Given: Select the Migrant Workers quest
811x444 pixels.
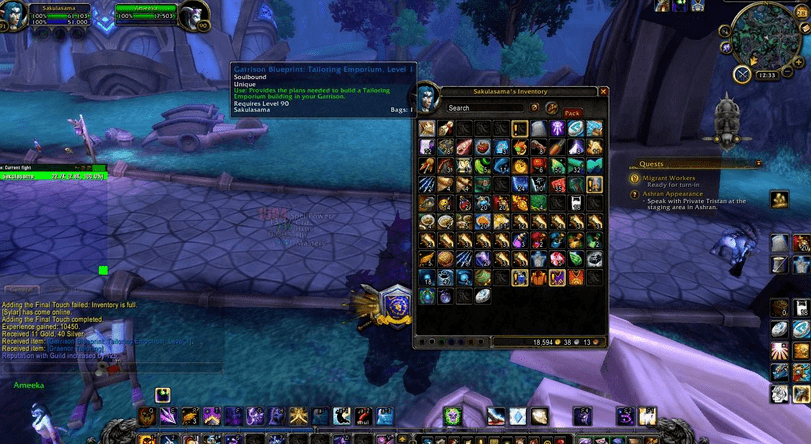Looking at the screenshot, I should pos(668,178).
